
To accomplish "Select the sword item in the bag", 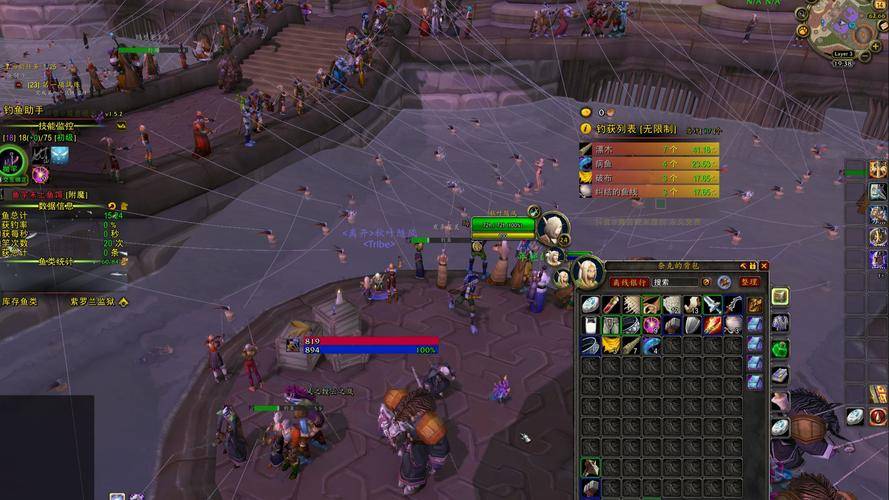I will point(711,304).
